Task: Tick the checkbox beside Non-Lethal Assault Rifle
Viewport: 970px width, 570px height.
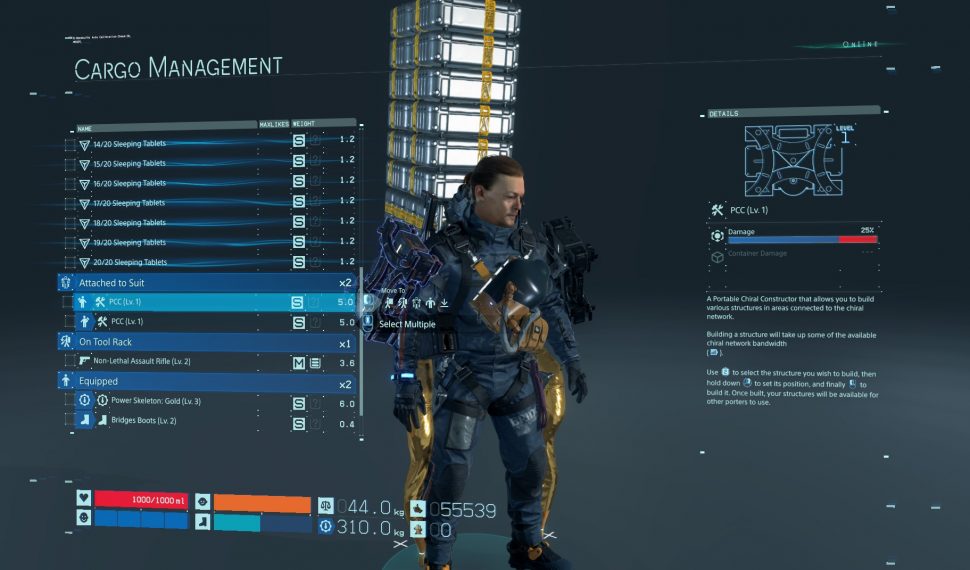Action: (69, 362)
